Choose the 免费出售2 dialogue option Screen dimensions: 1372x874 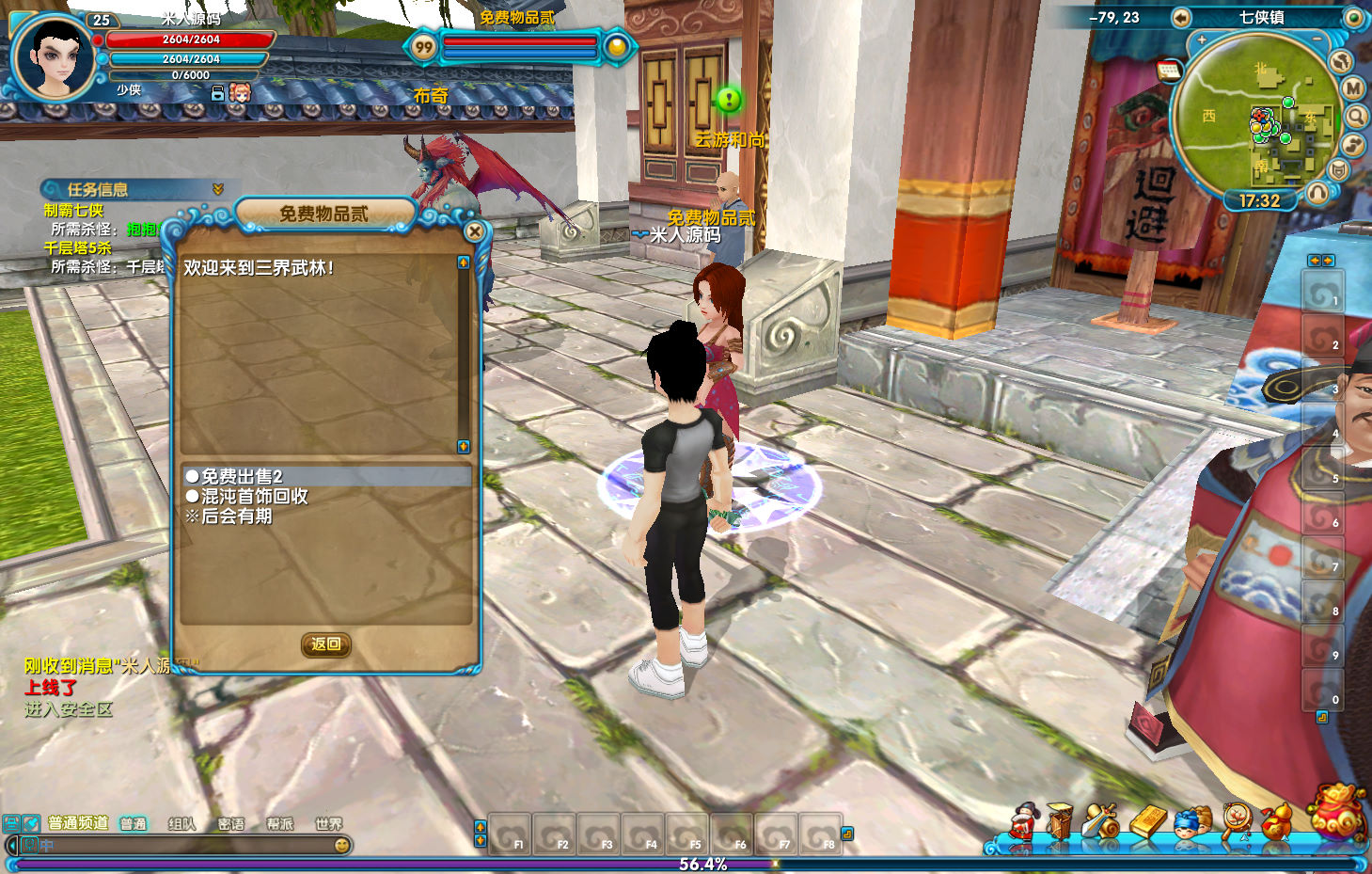pos(242,477)
